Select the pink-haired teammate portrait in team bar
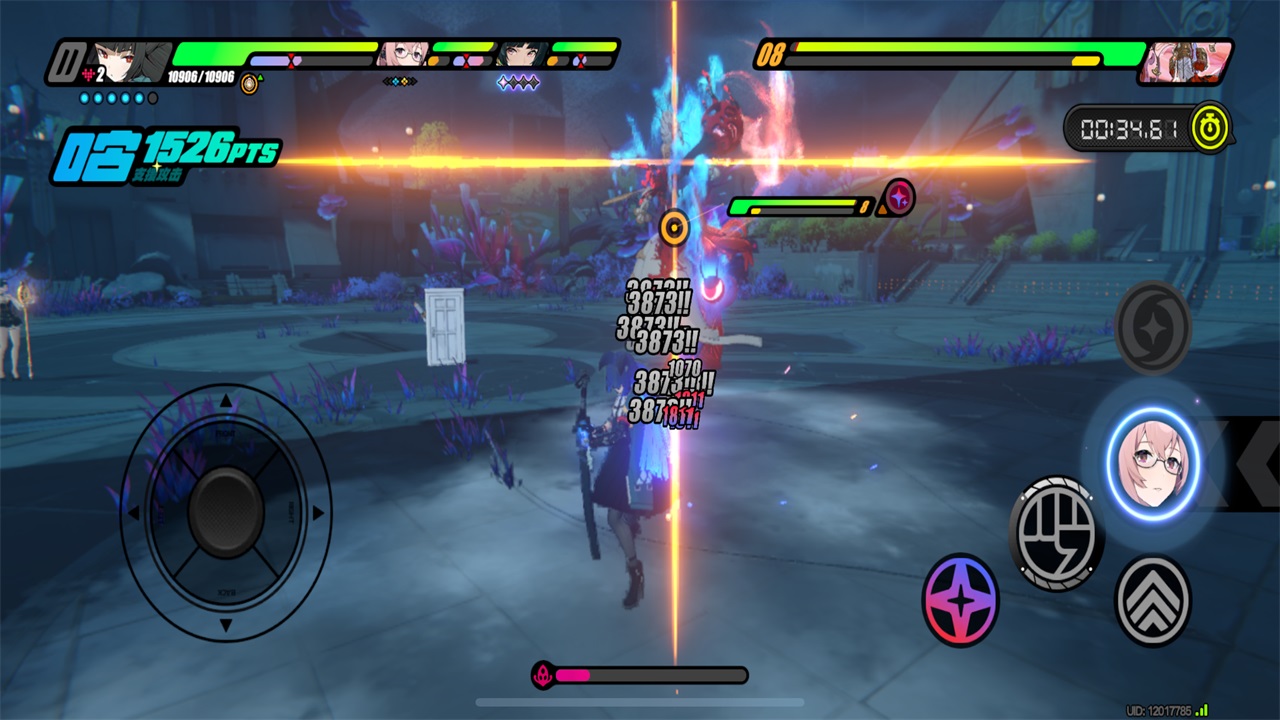 click(x=404, y=54)
